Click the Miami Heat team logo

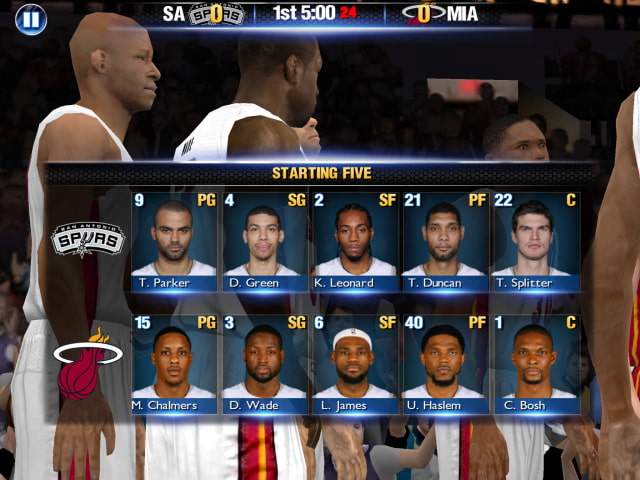(x=86, y=365)
